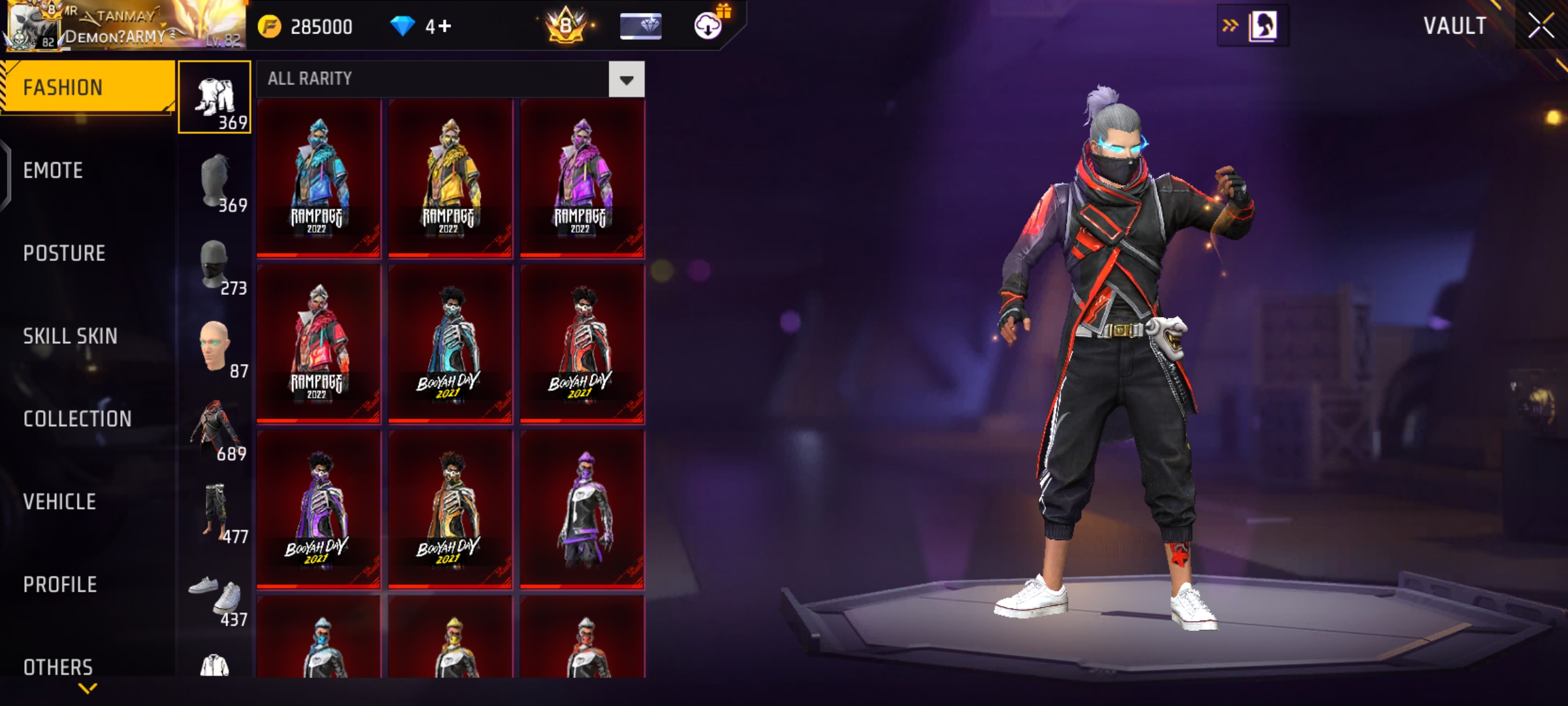Open the Collection section
1568x706 pixels.
(x=77, y=419)
